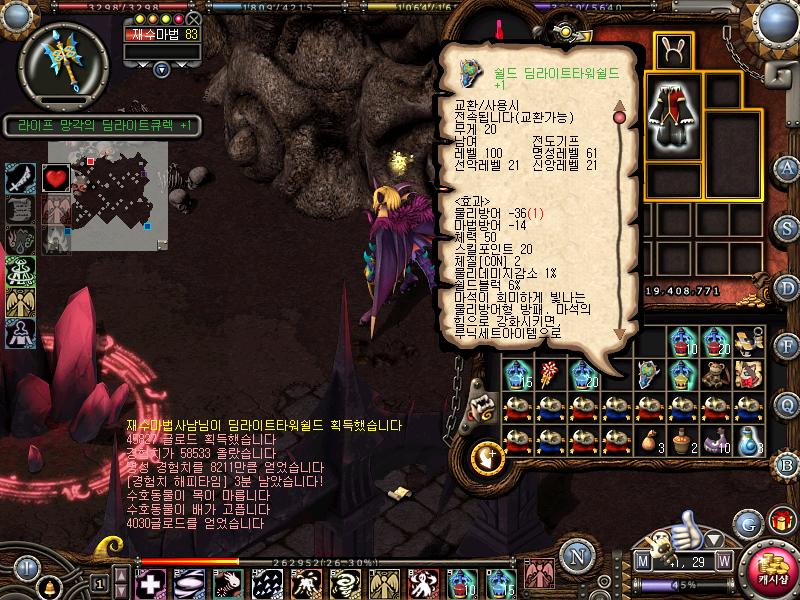Click the M button beside the coordinates

pyautogui.click(x=642, y=559)
